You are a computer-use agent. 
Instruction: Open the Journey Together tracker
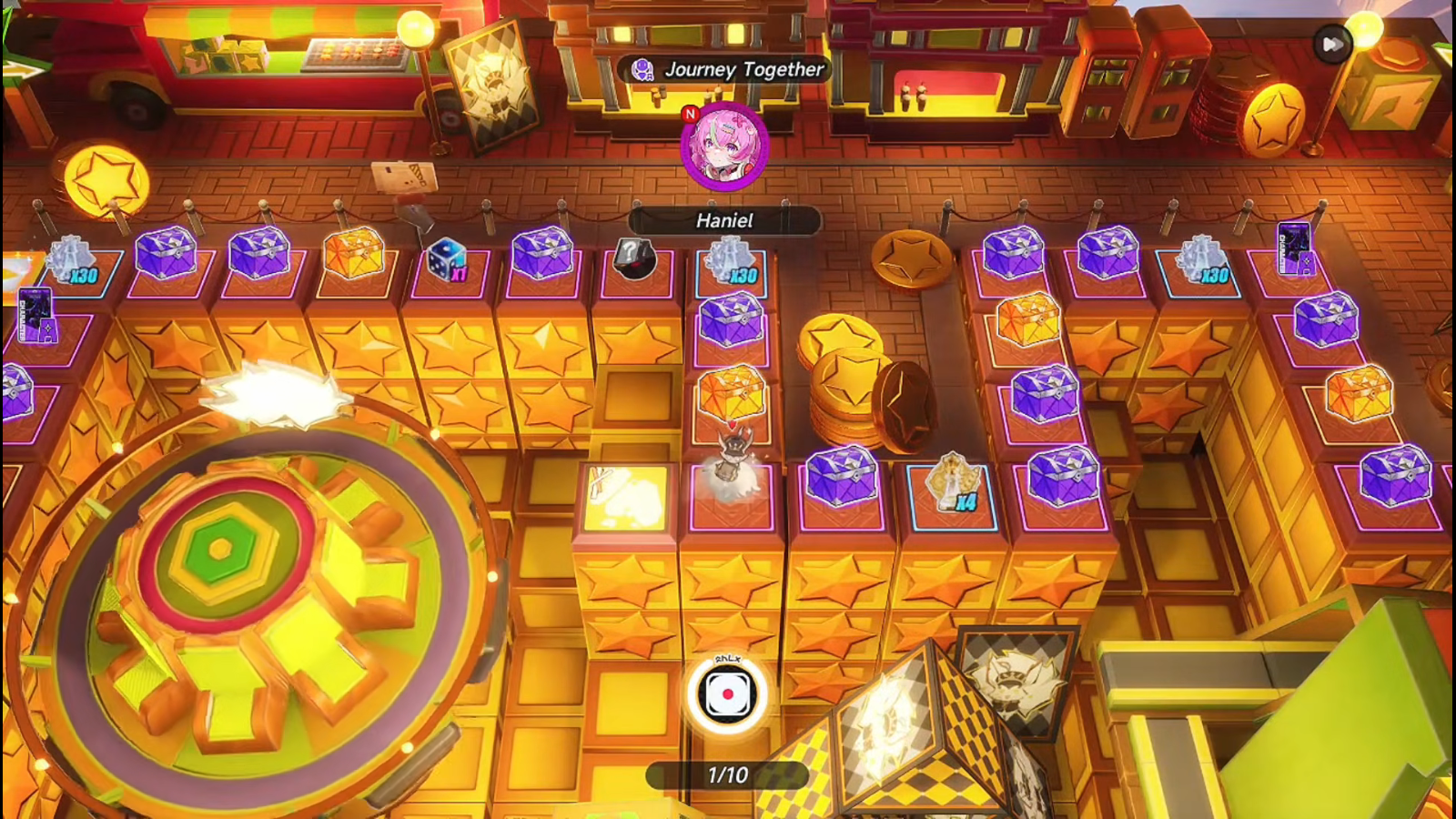pos(725,69)
